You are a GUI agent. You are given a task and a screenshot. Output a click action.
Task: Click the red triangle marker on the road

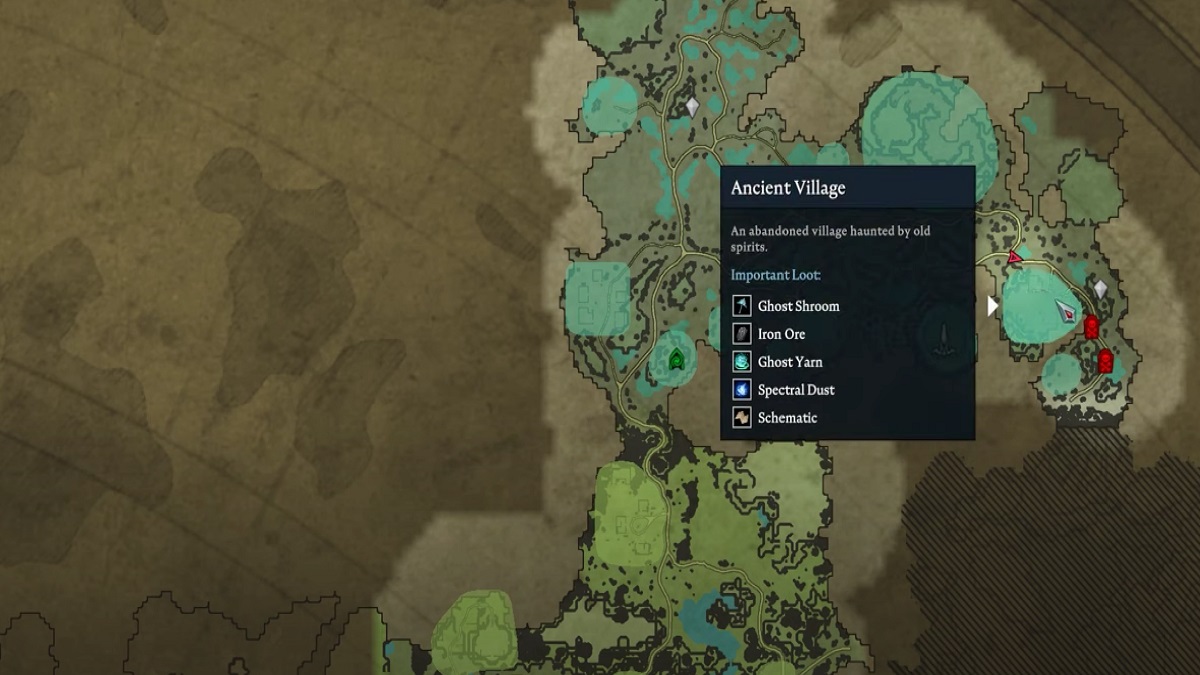(1015, 258)
